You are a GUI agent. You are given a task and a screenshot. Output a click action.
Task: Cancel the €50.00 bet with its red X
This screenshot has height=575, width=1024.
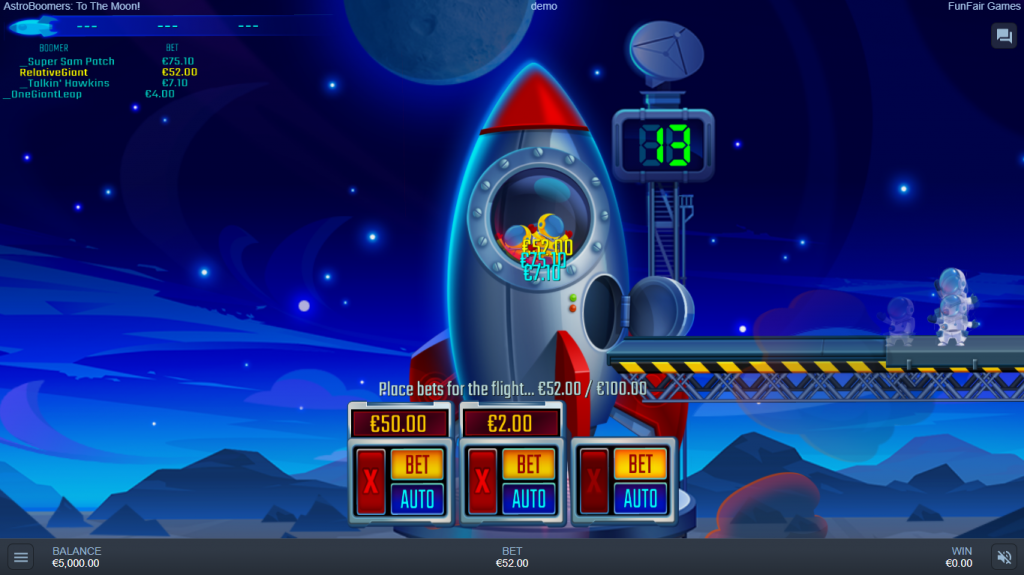pyautogui.click(x=371, y=482)
